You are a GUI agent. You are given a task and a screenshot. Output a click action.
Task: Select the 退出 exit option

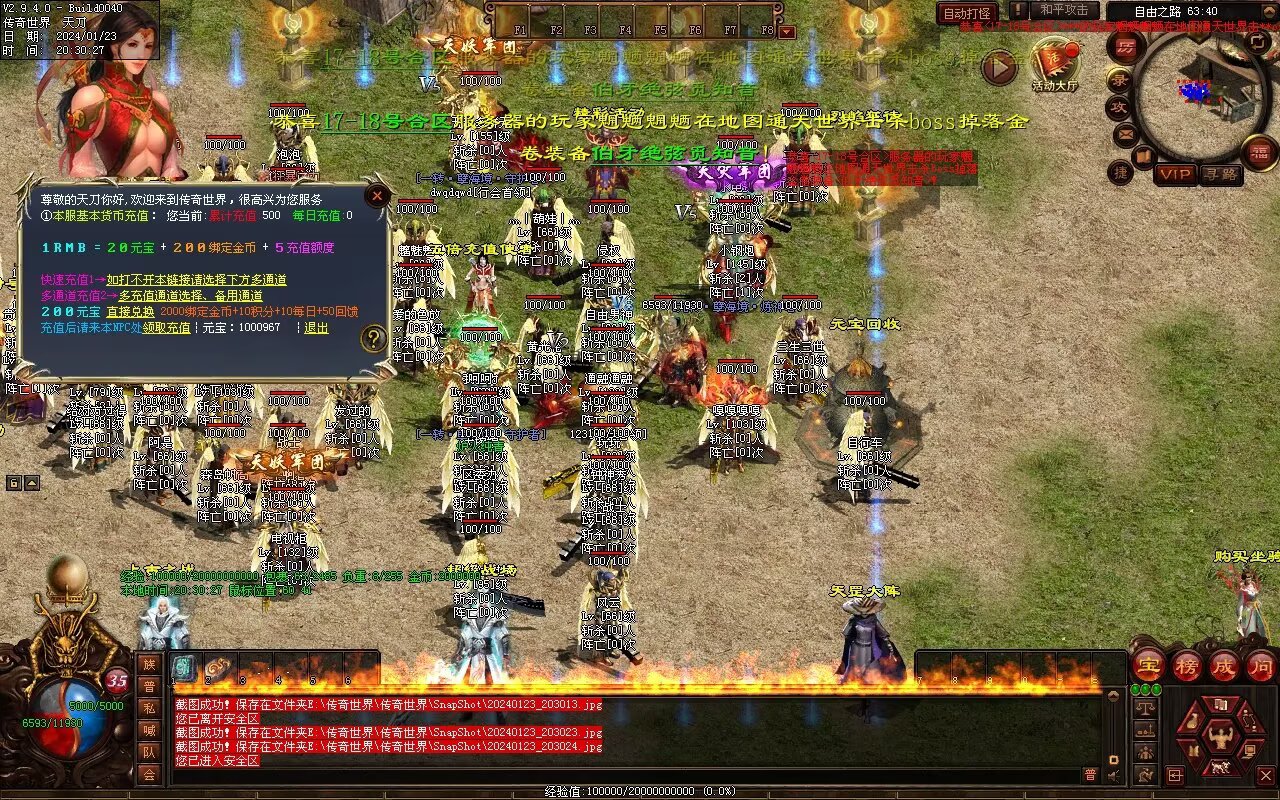click(x=316, y=328)
